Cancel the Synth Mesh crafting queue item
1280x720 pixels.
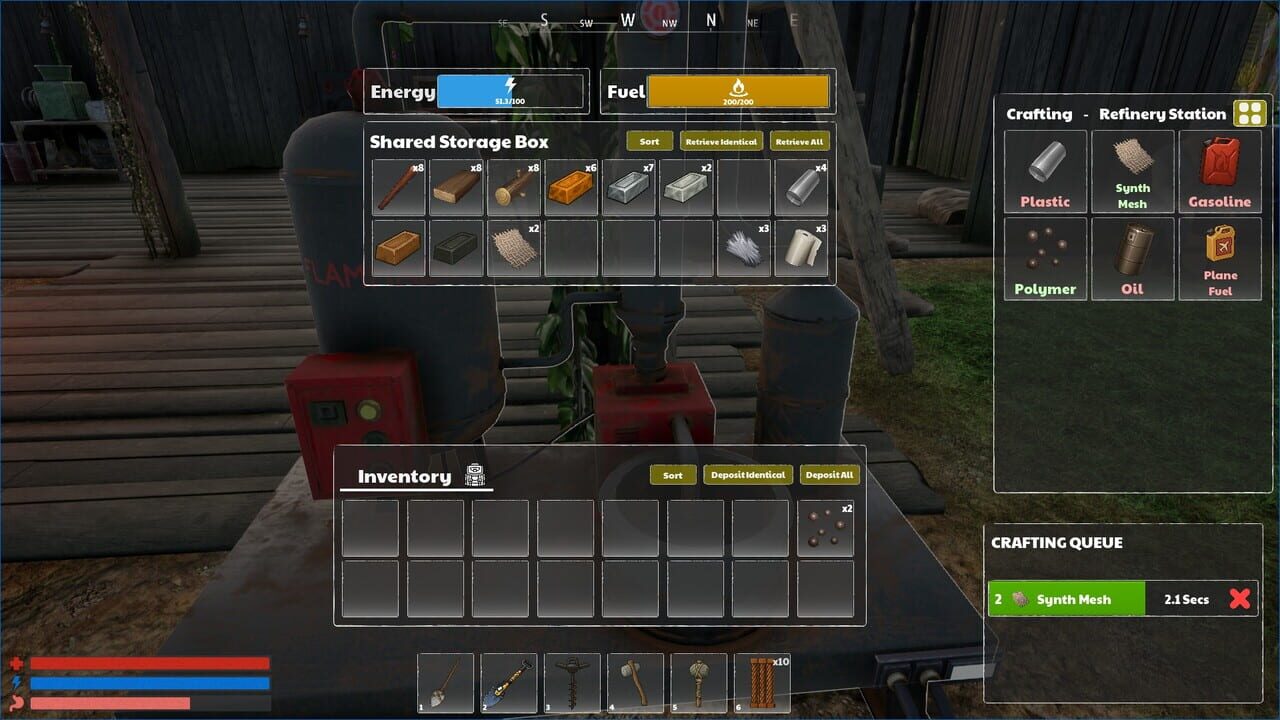1240,598
